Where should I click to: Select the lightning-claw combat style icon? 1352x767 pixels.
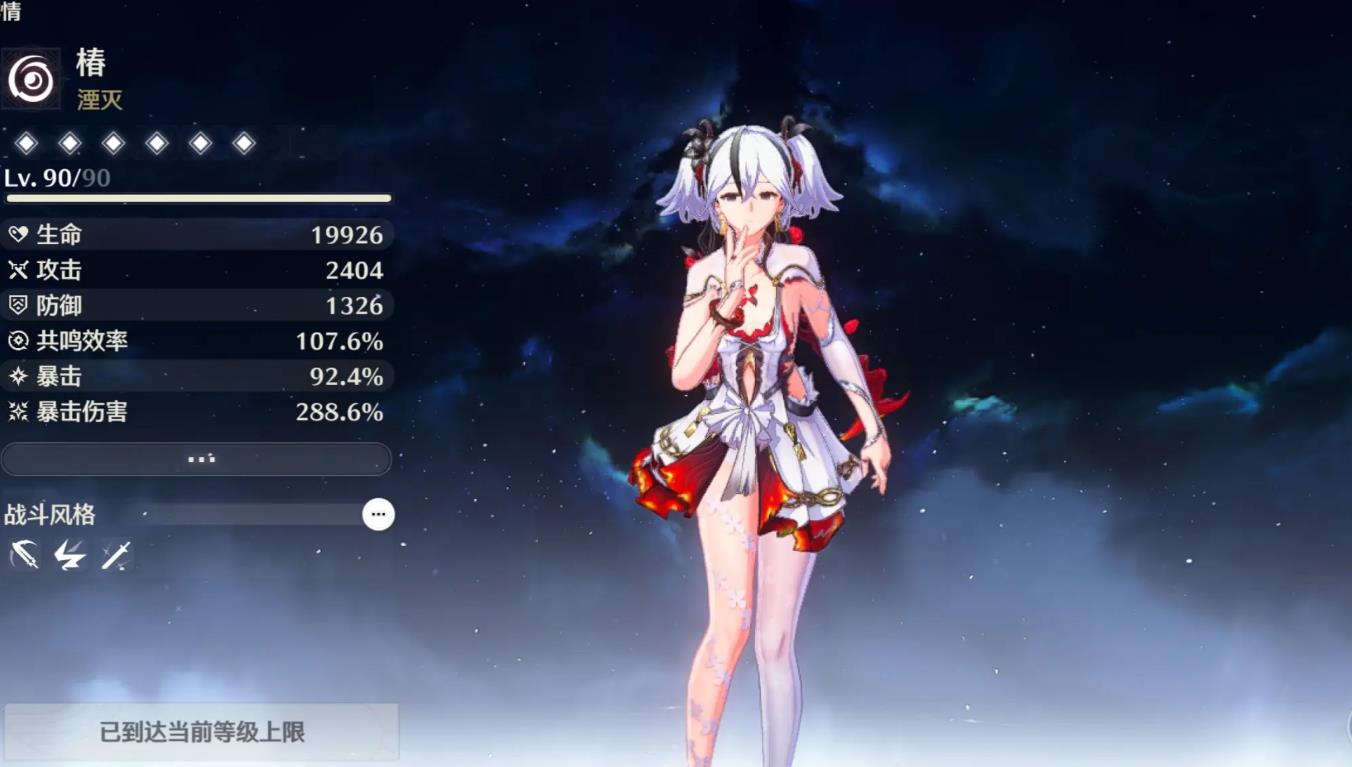tap(67, 555)
